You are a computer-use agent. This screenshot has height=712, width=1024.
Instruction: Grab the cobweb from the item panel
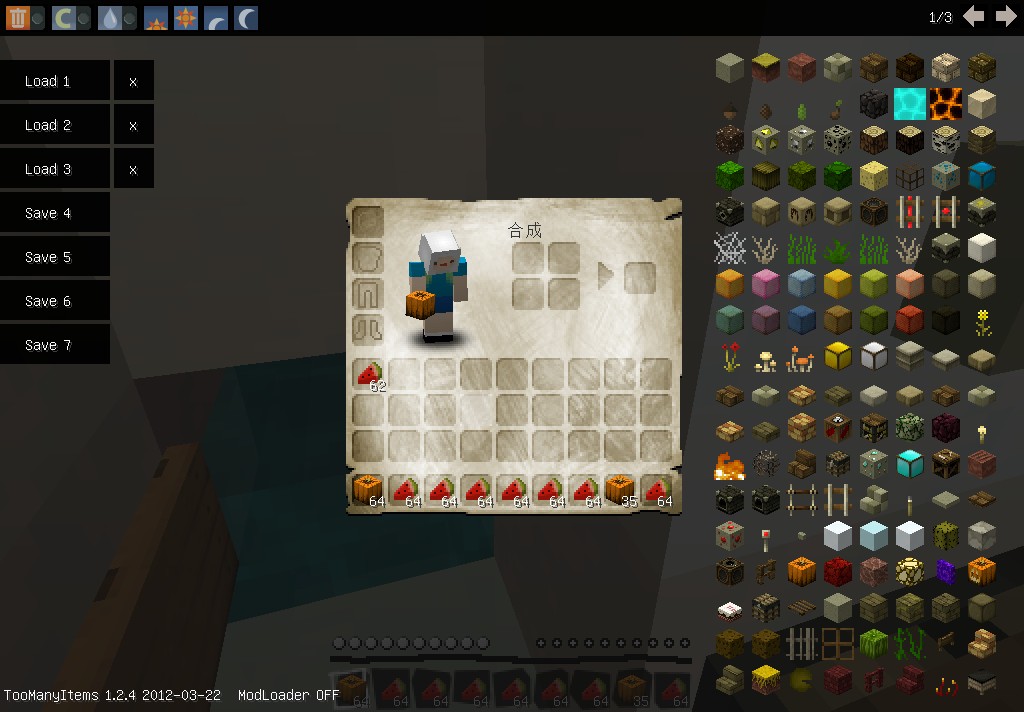tap(729, 247)
